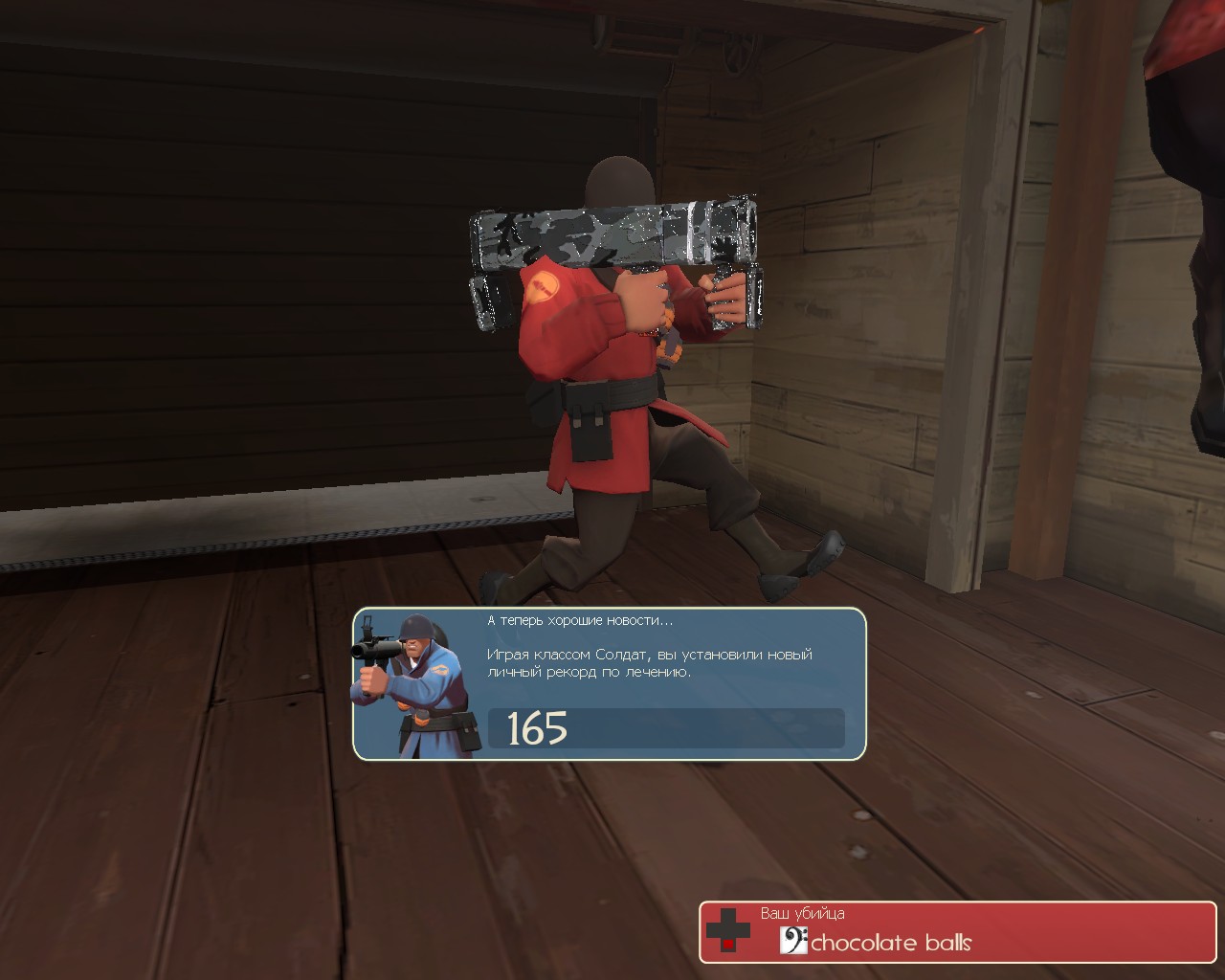Click the record value field showing 165

coord(665,730)
